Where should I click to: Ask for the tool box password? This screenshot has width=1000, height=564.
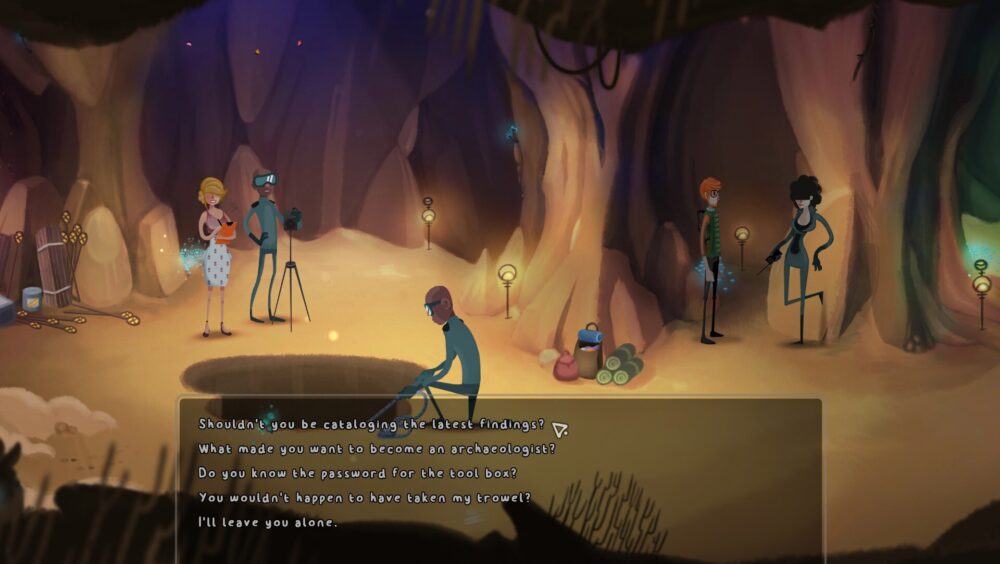(357, 473)
